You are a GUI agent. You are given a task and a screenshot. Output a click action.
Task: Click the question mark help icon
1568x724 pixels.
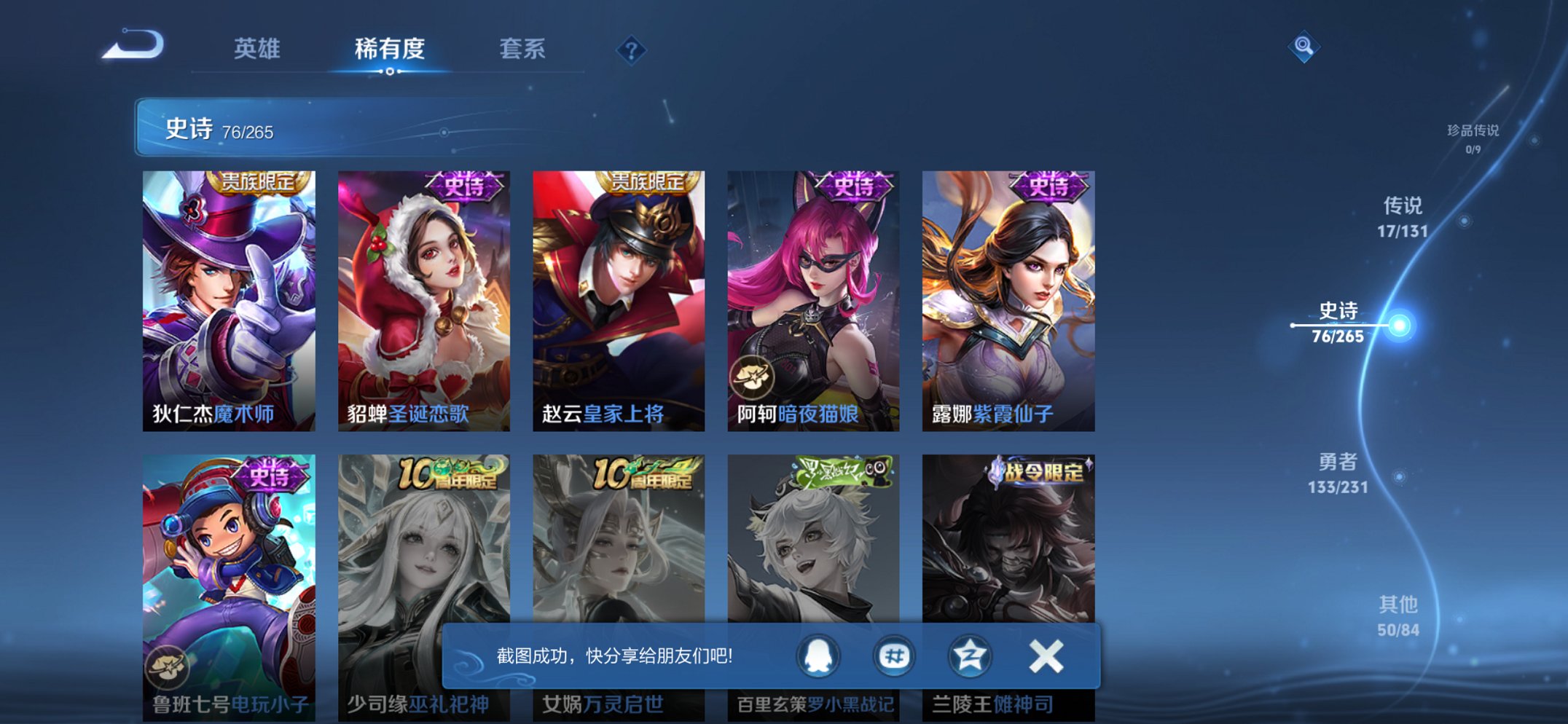tap(631, 50)
